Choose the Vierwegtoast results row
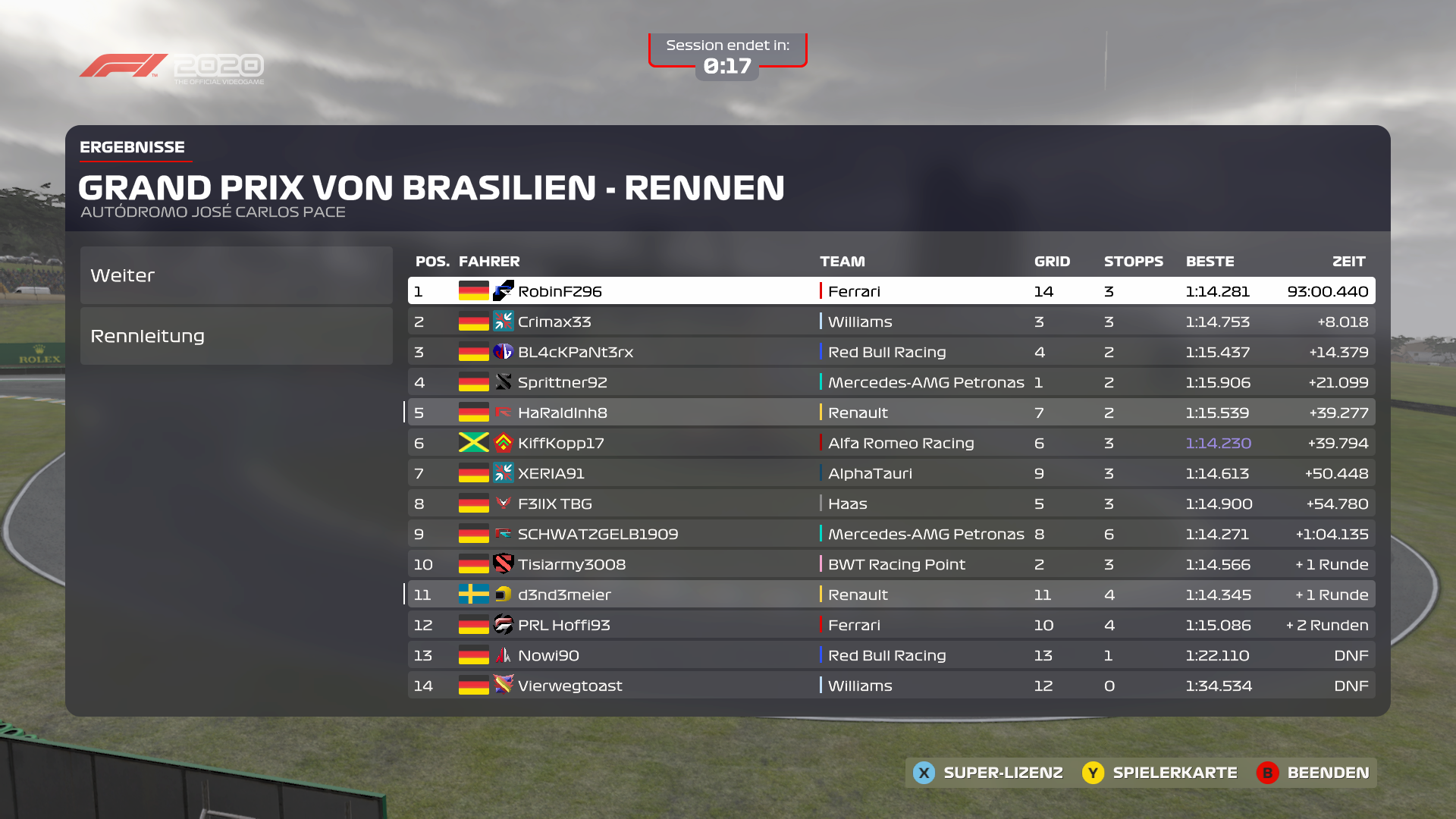 pyautogui.click(x=891, y=686)
